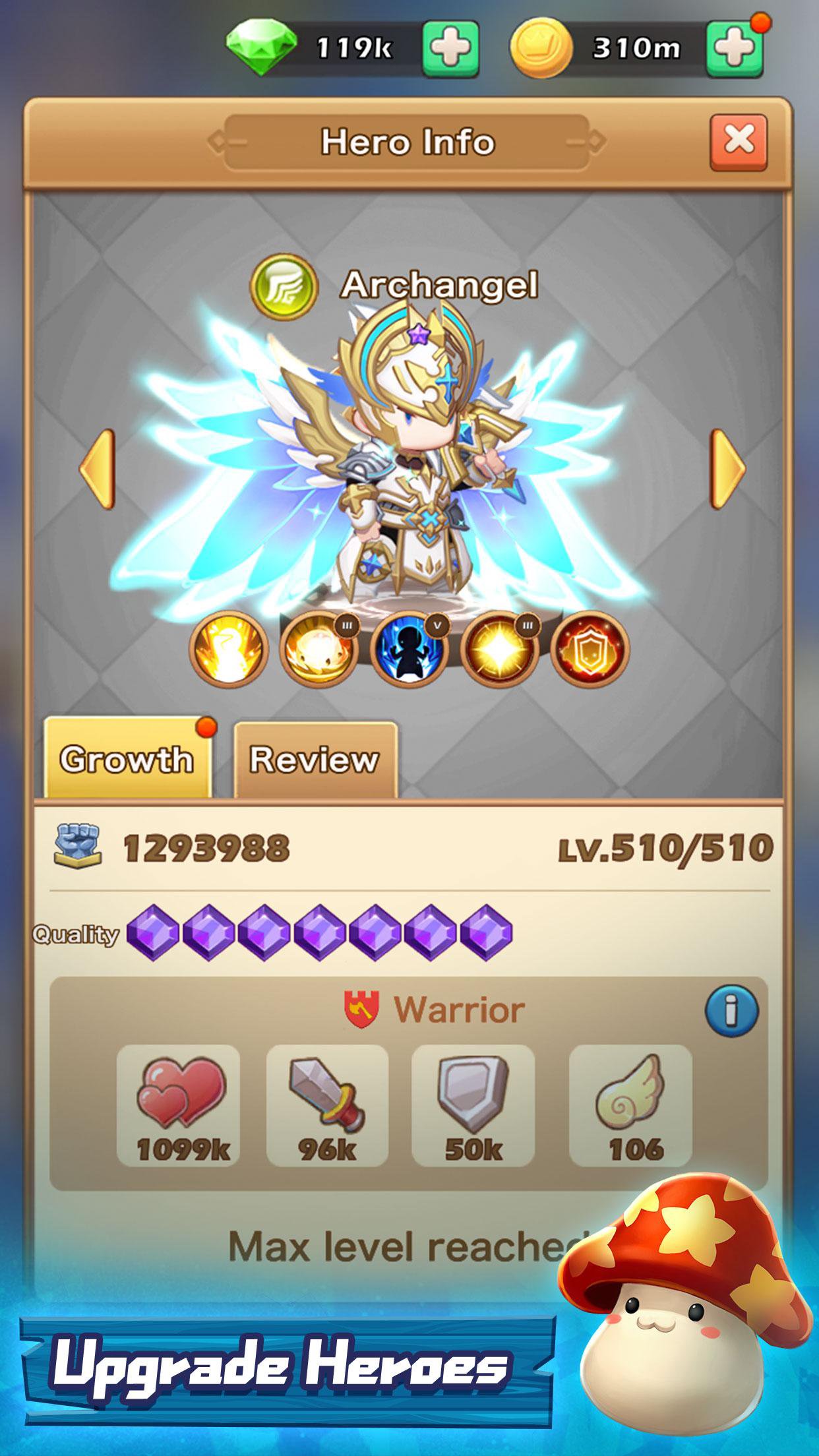Show the previous hero with left arrow

tap(98, 469)
